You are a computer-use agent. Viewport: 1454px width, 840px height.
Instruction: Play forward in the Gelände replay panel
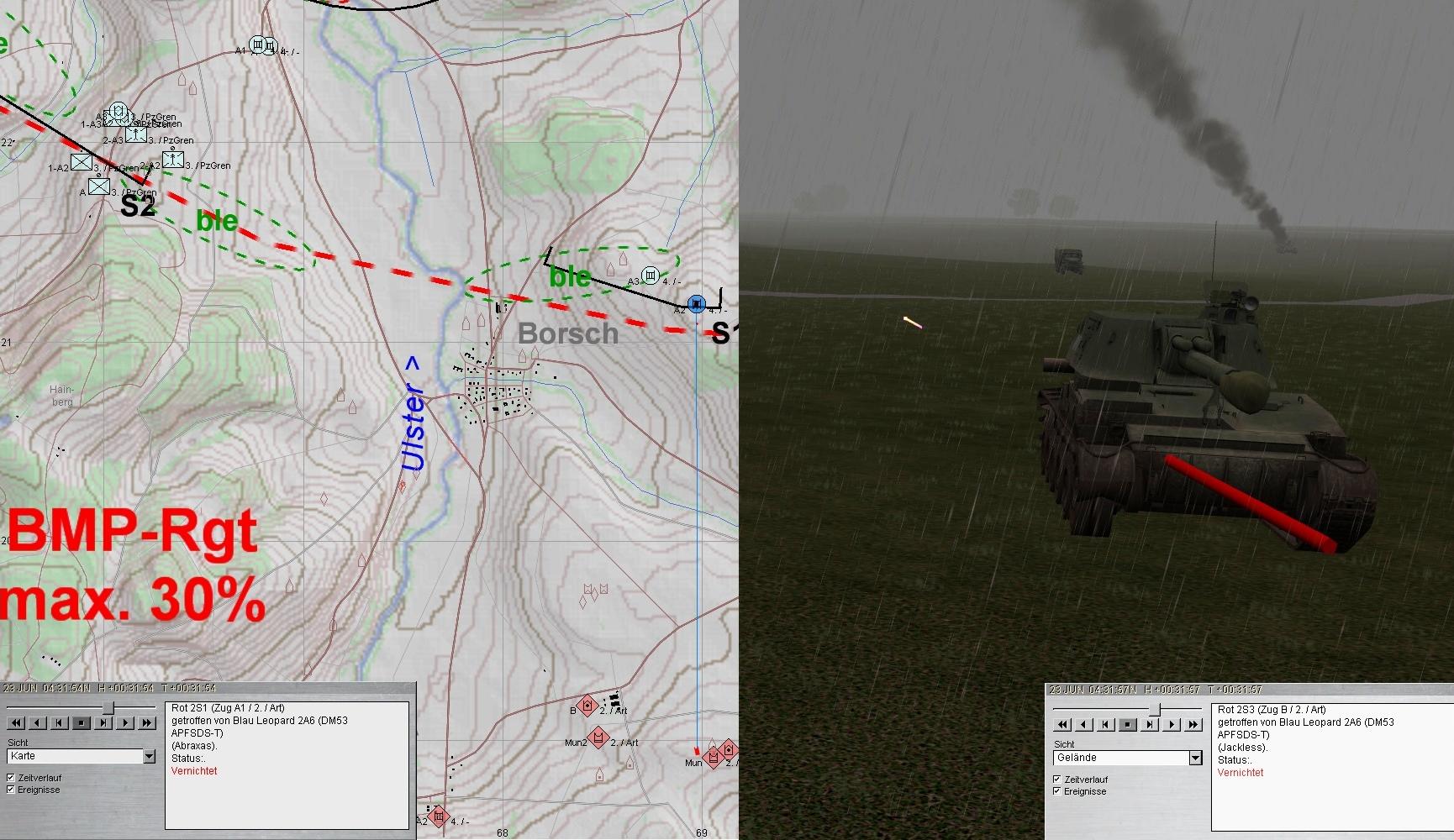[x=1172, y=724]
